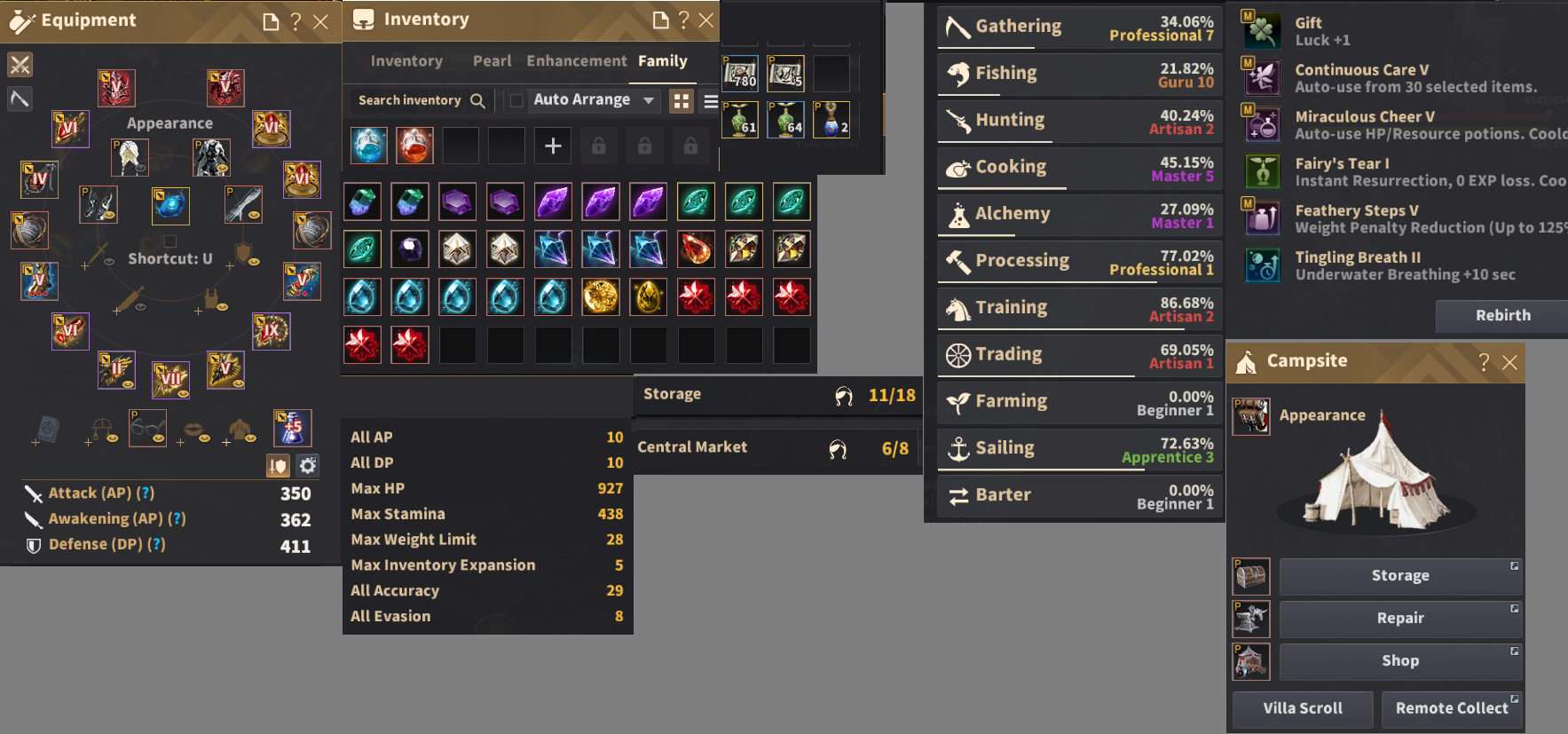This screenshot has width=1568, height=734.
Task: Close the Campsite panel
Action: (1509, 362)
